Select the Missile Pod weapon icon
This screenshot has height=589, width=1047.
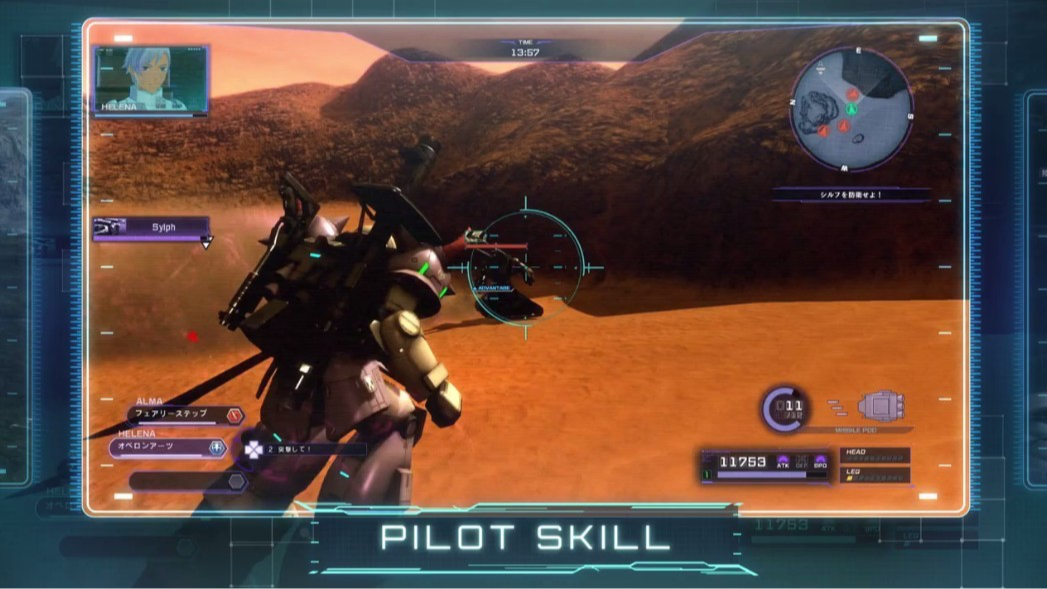(x=880, y=406)
